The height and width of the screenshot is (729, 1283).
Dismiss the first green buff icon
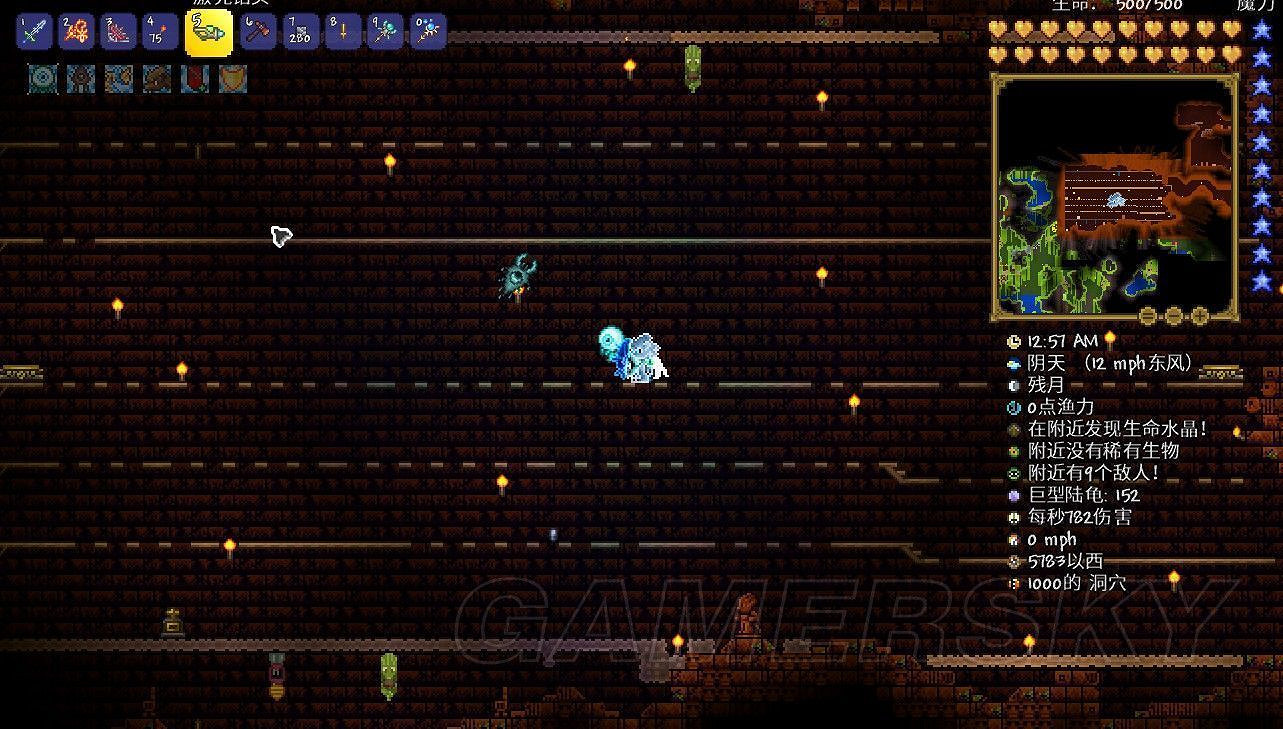[43, 79]
